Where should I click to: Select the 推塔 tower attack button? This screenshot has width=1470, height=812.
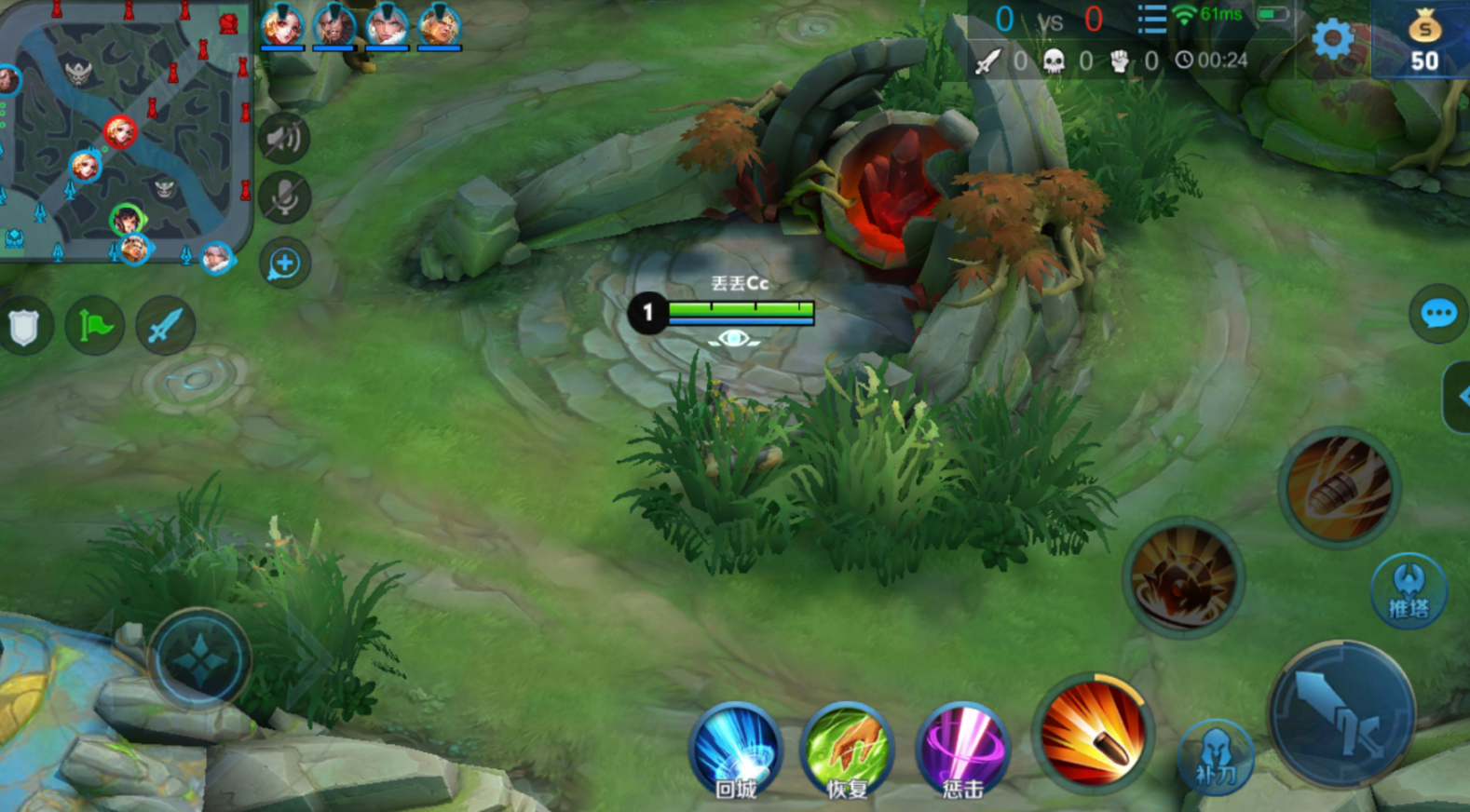(1409, 590)
